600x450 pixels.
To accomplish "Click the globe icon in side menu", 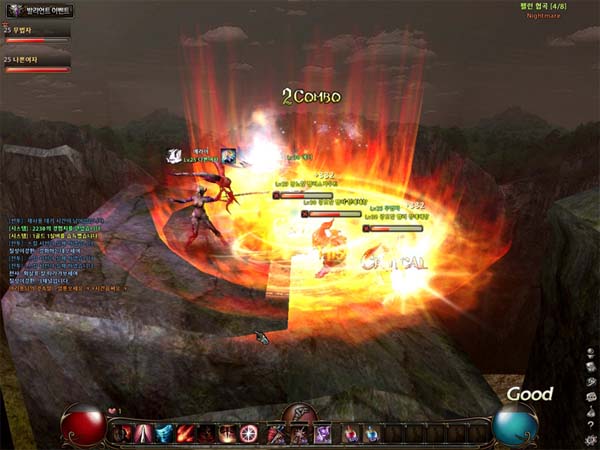I will click(x=590, y=349).
